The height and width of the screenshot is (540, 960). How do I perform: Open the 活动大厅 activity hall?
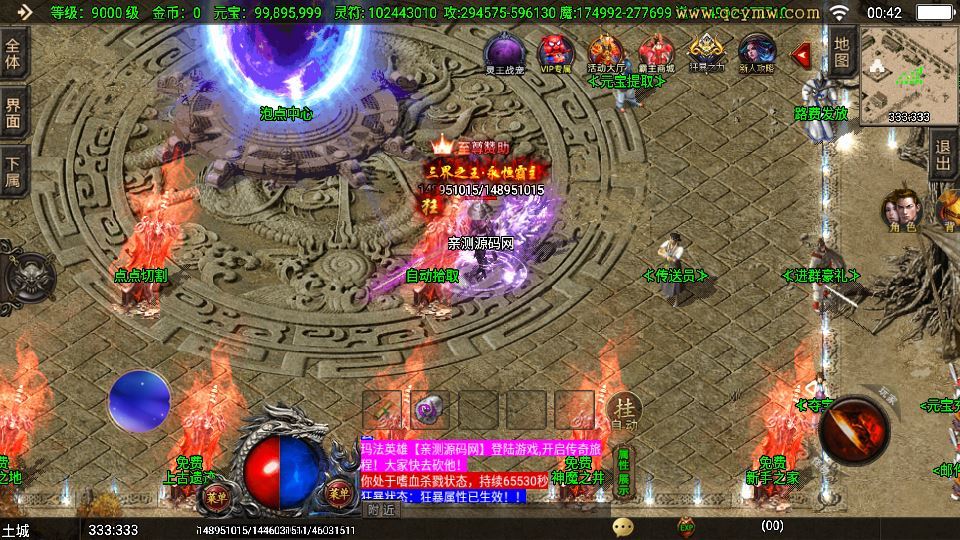[605, 52]
